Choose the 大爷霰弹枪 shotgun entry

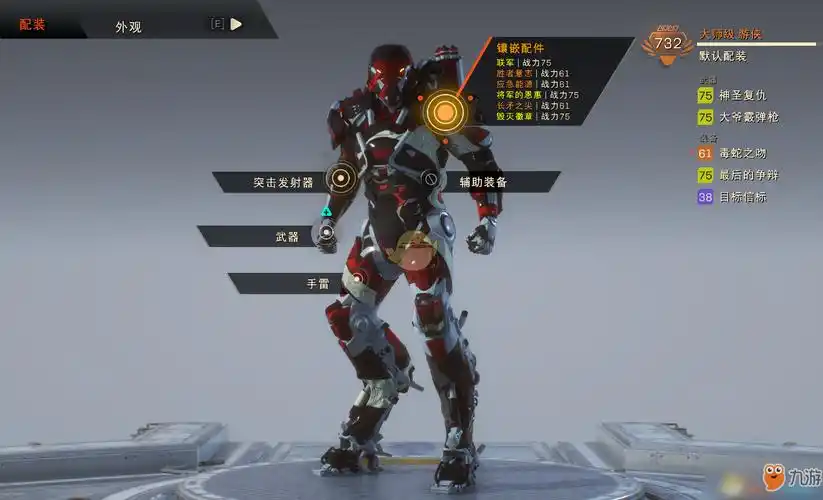click(x=748, y=117)
